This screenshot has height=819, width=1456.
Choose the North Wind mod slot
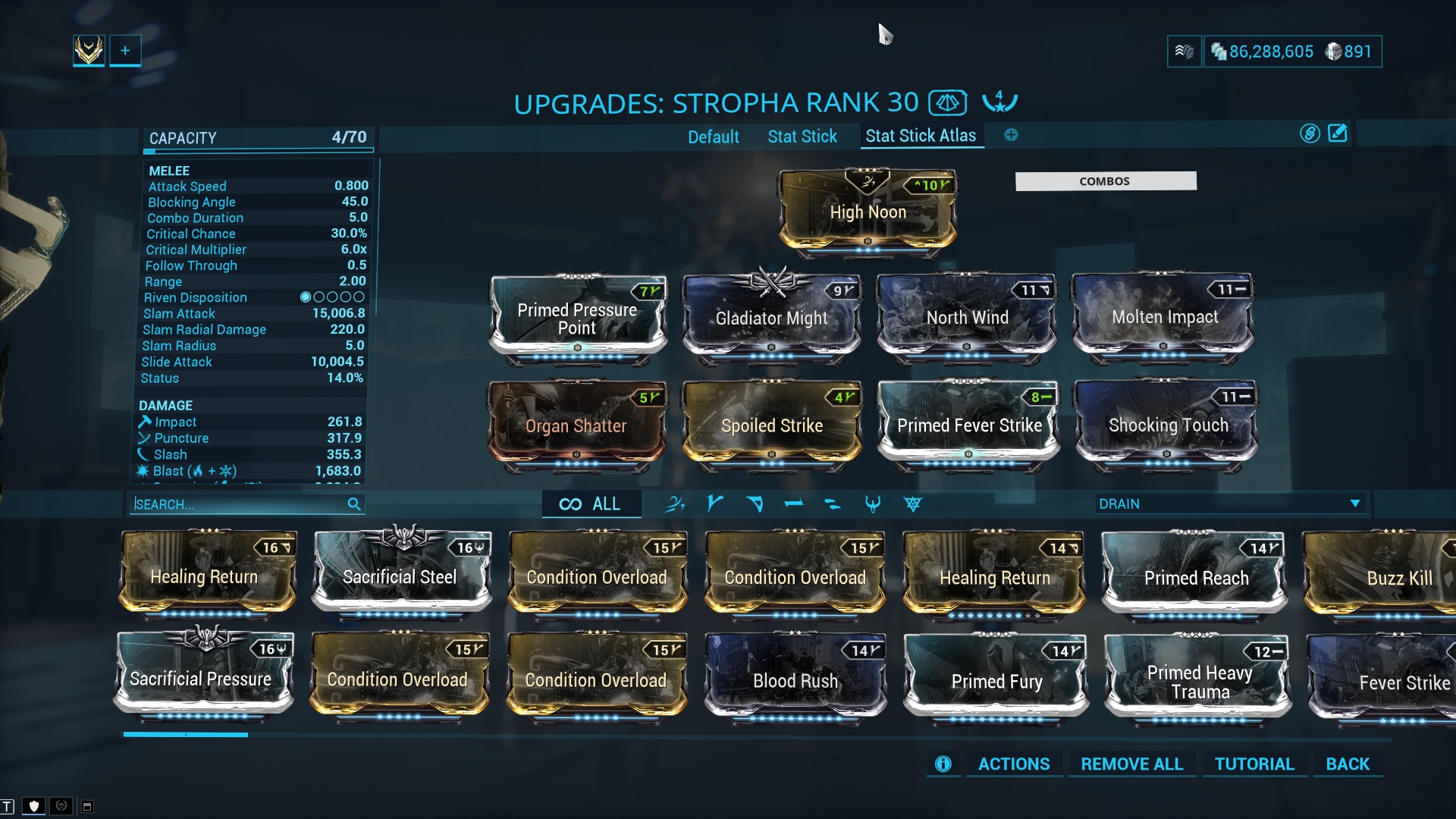pyautogui.click(x=967, y=318)
